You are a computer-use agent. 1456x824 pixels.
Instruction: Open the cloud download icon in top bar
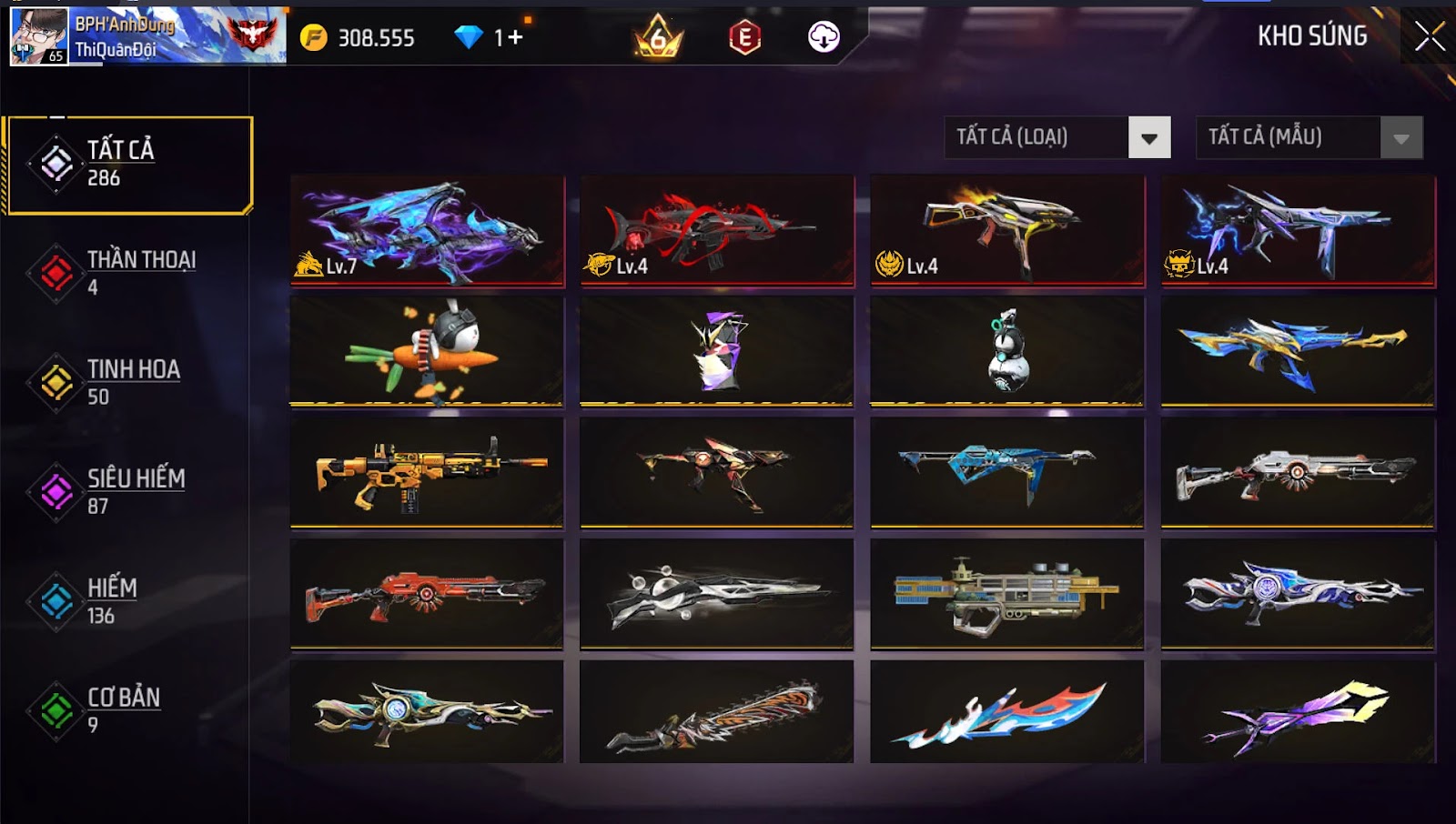pos(822,38)
